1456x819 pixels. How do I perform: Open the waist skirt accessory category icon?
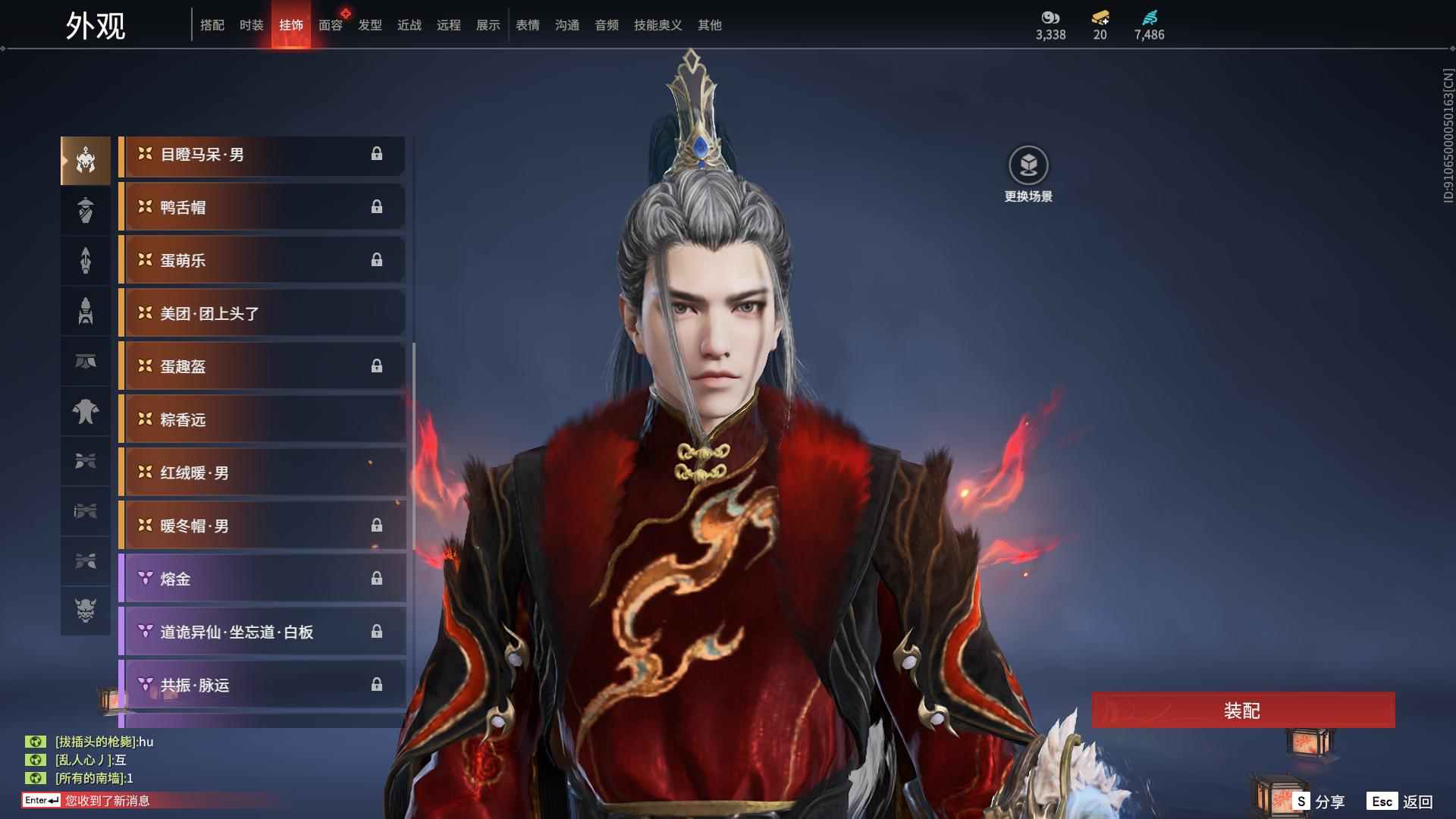pyautogui.click(x=86, y=362)
